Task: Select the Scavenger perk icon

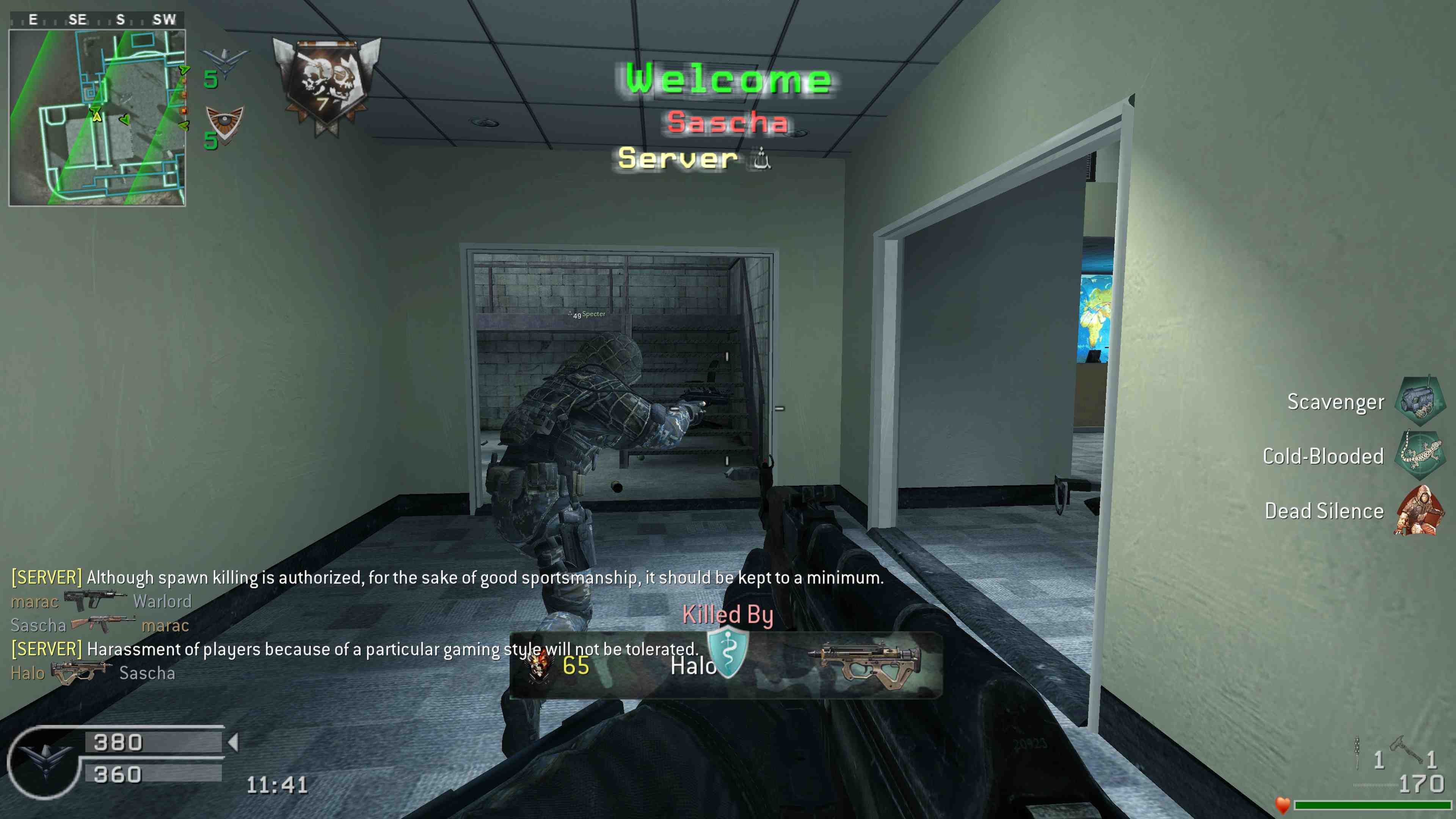Action: [x=1420, y=401]
